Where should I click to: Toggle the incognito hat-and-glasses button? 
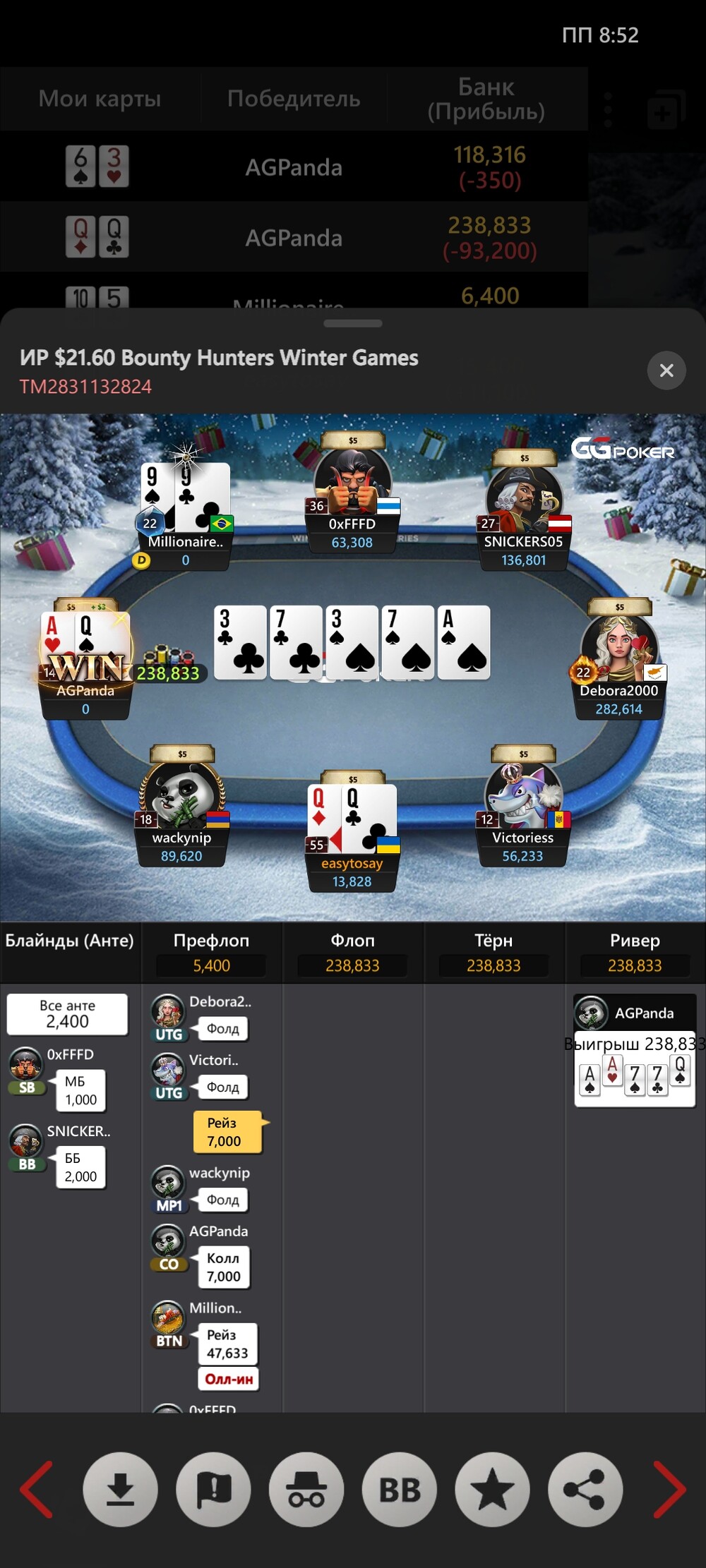[x=306, y=1489]
